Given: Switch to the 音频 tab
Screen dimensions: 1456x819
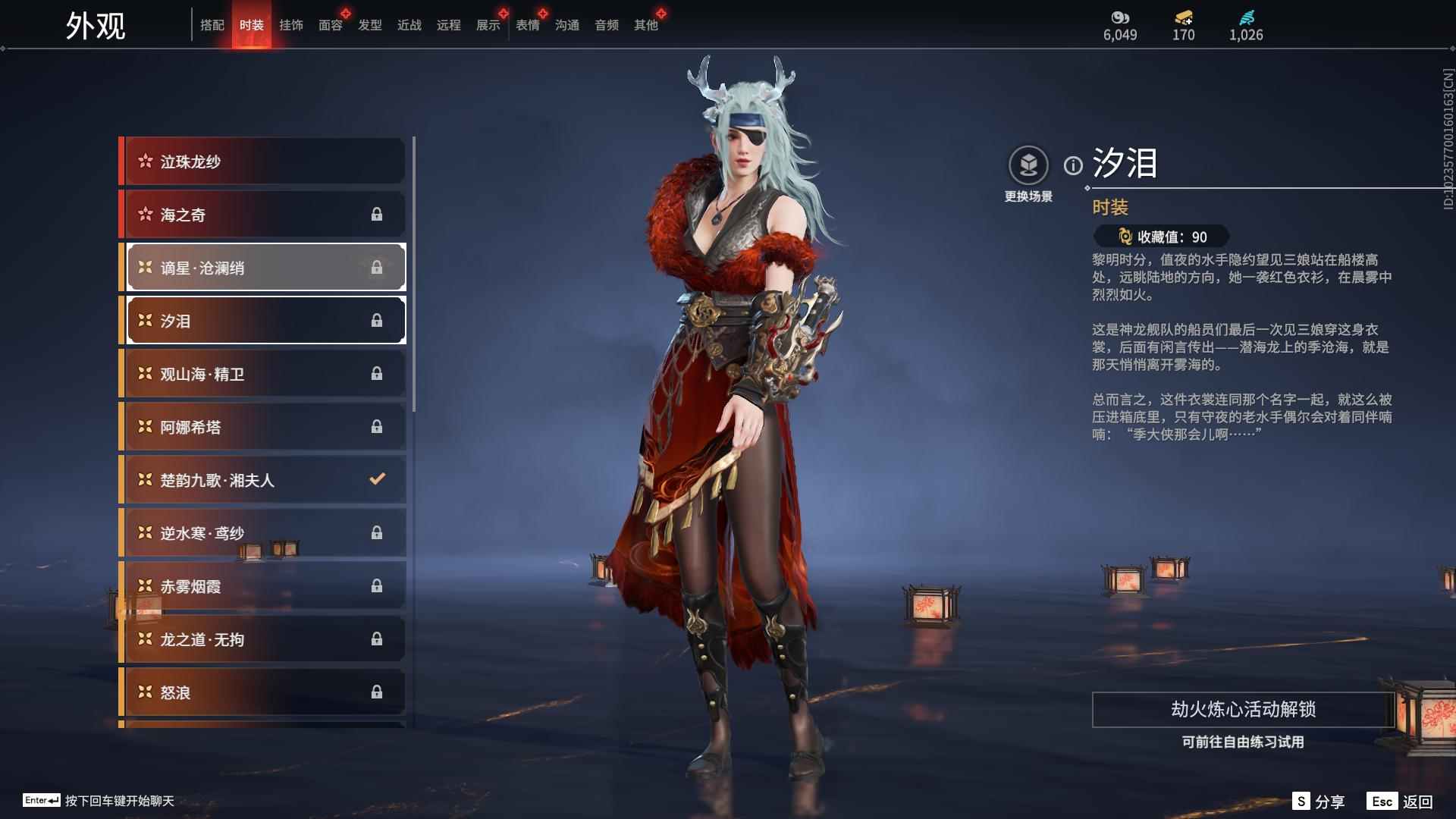Looking at the screenshot, I should click(x=606, y=25).
